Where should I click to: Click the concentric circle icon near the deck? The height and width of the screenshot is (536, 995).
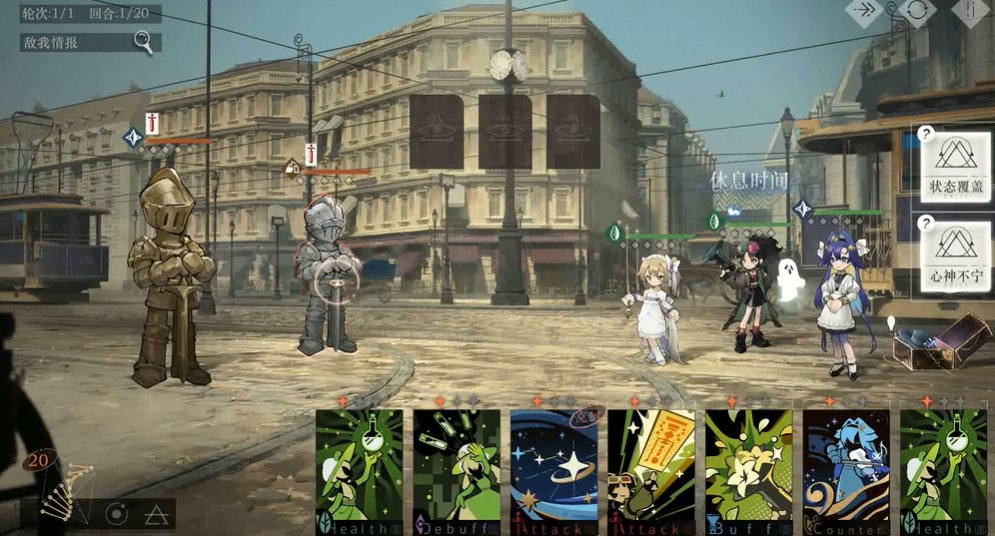point(117,514)
